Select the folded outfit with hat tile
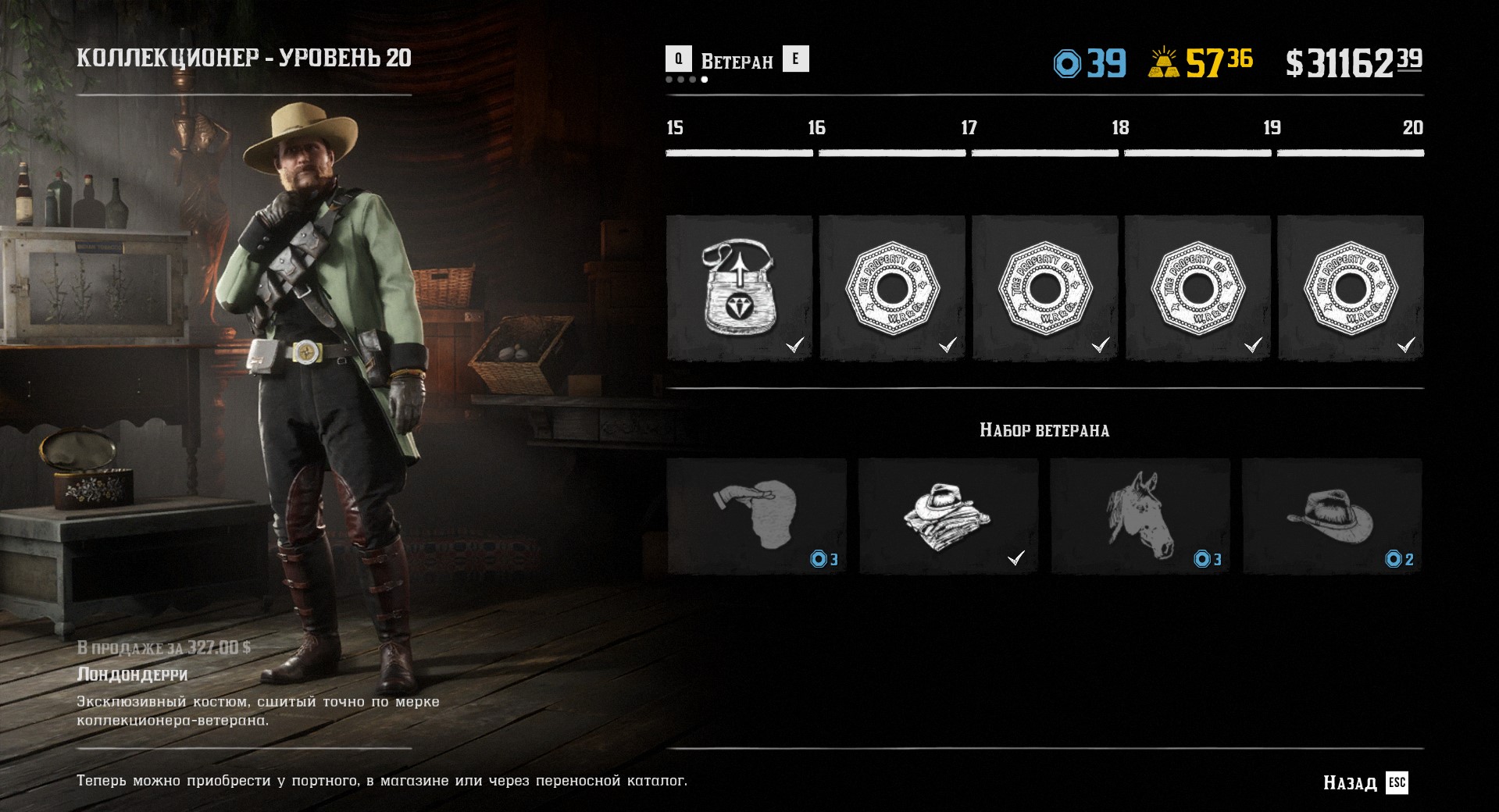The image size is (1499, 812). click(x=948, y=516)
